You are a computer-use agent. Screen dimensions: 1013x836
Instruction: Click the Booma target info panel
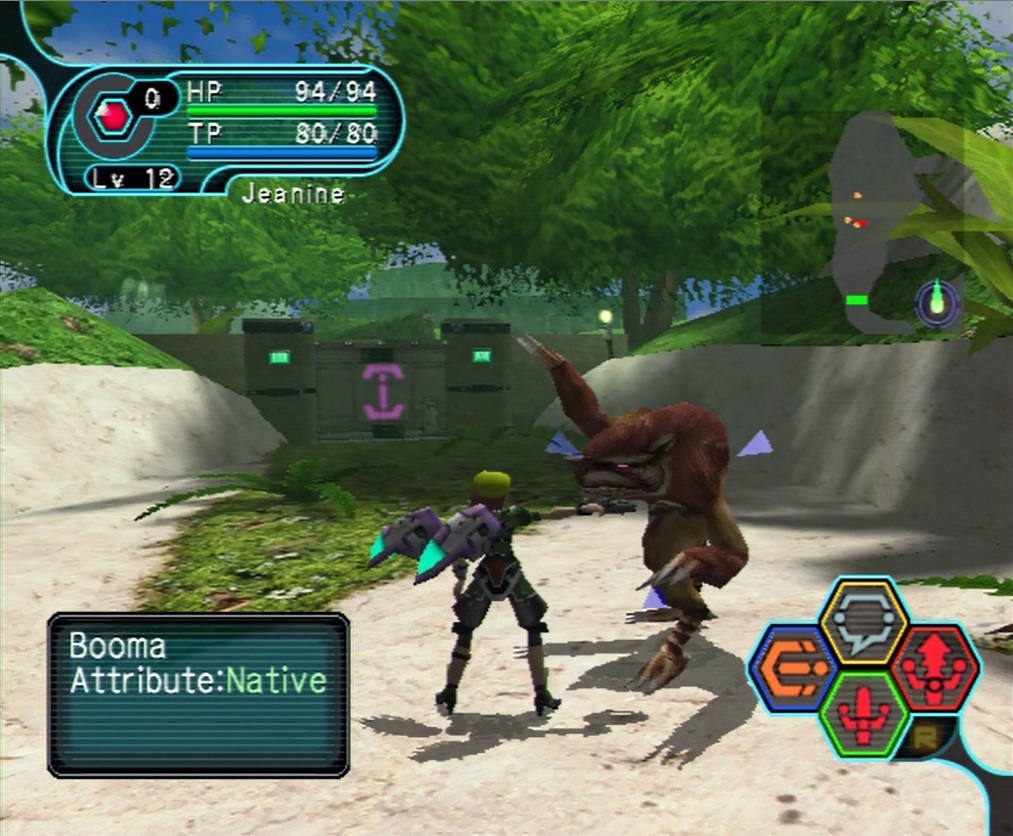198,694
